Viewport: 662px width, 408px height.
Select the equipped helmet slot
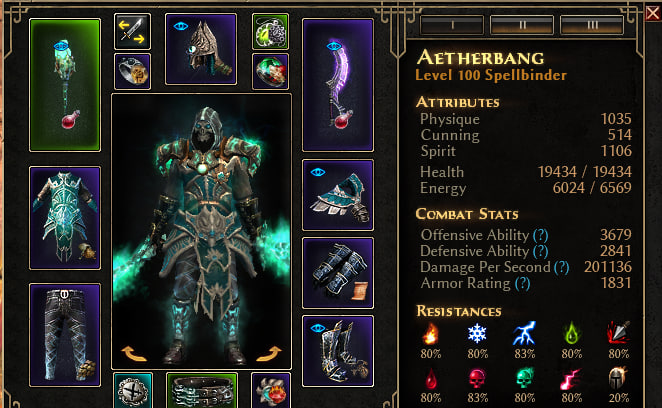coord(200,49)
